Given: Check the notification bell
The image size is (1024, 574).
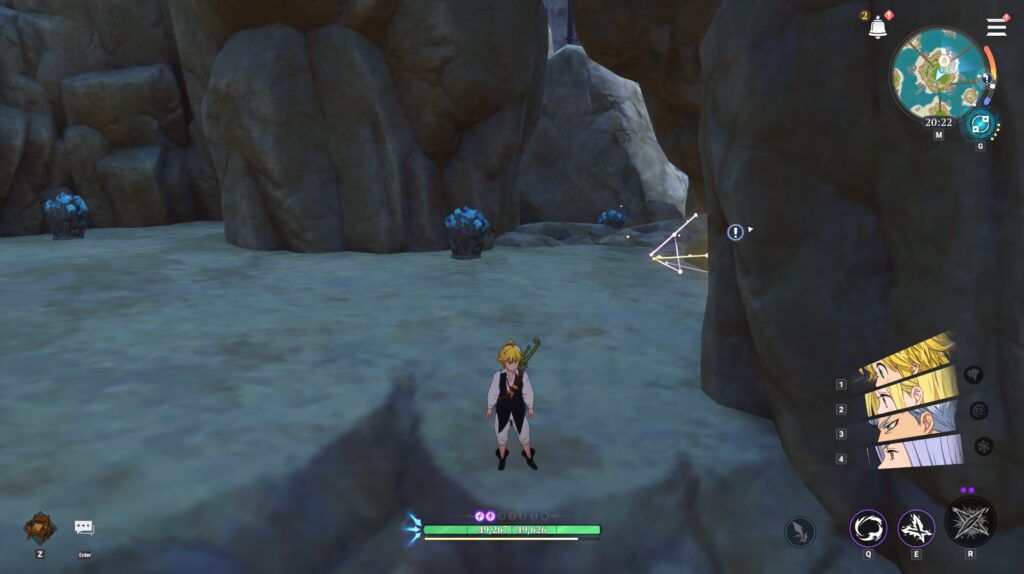Looking at the screenshot, I should [x=878, y=28].
